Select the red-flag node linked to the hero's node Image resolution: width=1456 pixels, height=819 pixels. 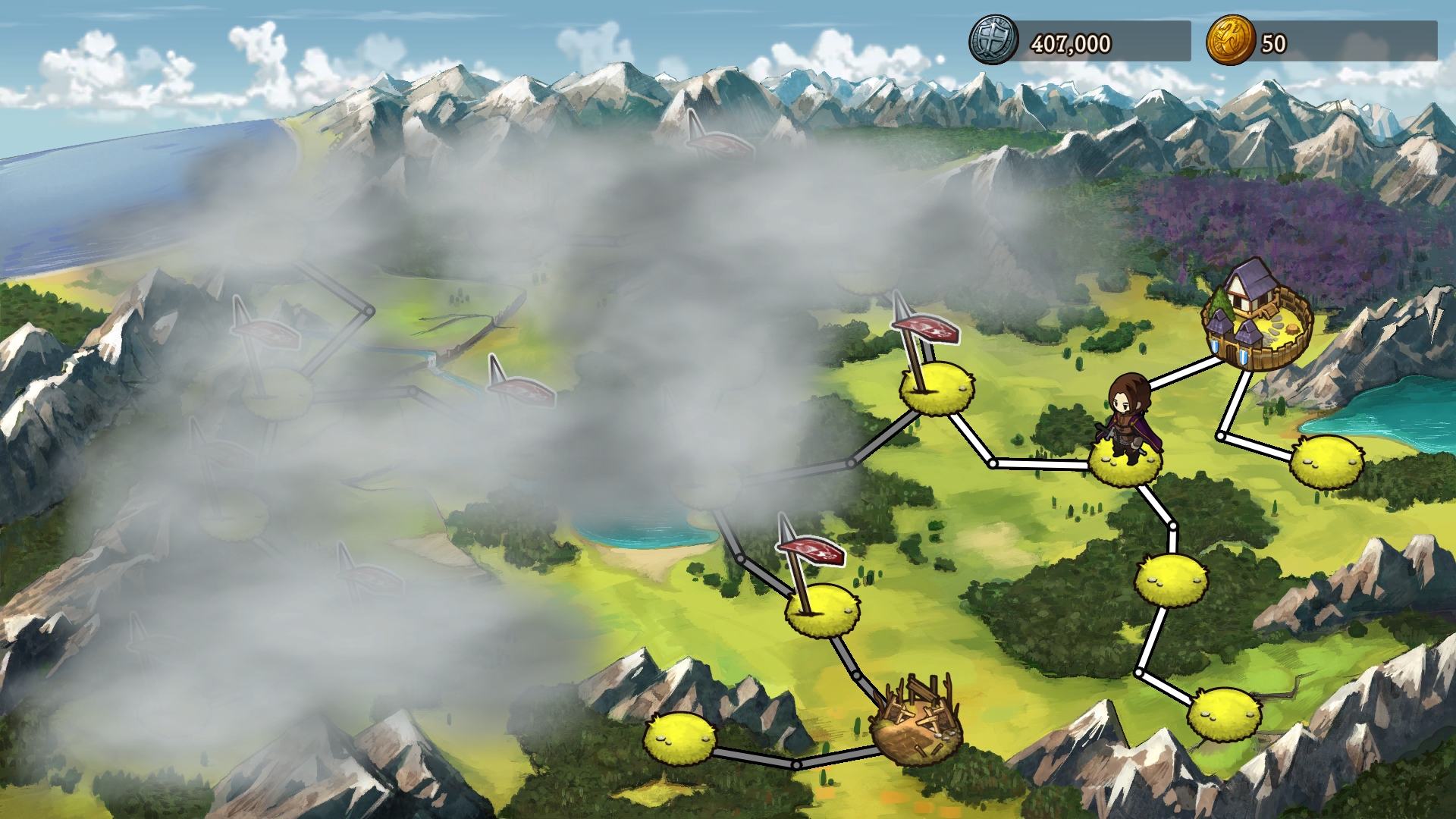pyautogui.click(x=937, y=389)
